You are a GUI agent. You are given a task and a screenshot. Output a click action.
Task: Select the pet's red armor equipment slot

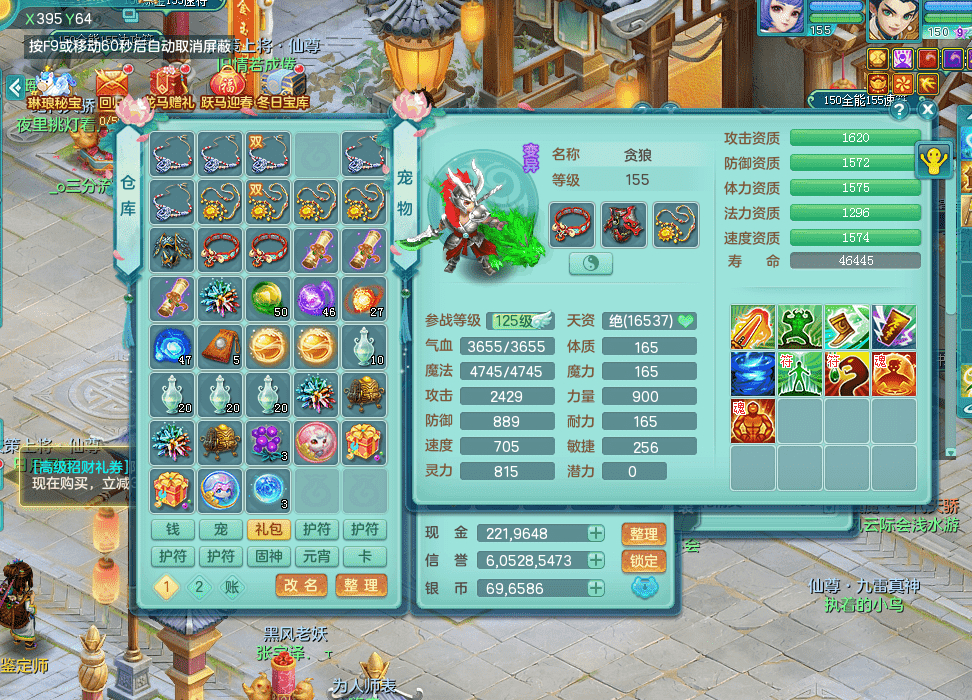(624, 224)
